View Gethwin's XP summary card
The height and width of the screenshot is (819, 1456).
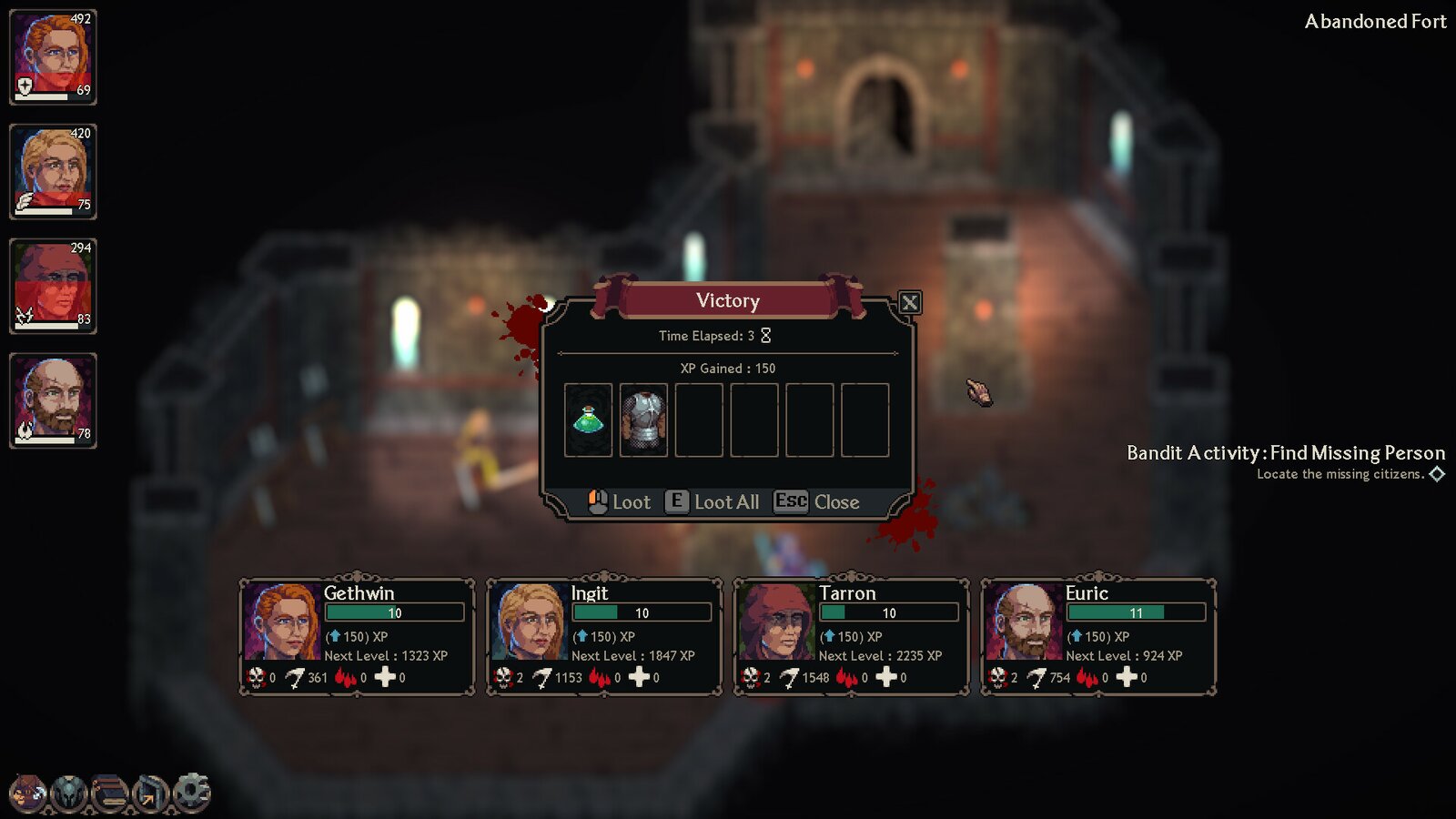[x=357, y=637]
